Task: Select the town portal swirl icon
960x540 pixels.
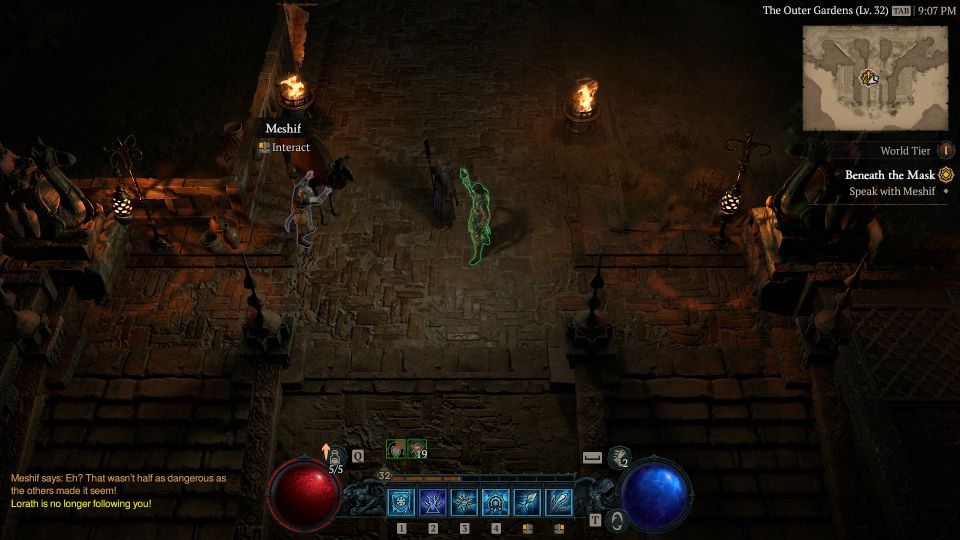Action: coord(617,519)
